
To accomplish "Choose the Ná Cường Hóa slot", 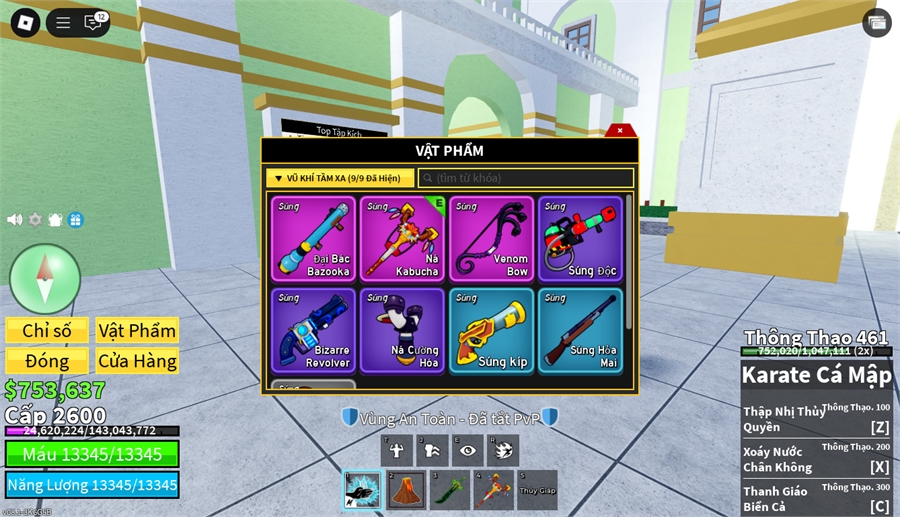I will pyautogui.click(x=402, y=330).
